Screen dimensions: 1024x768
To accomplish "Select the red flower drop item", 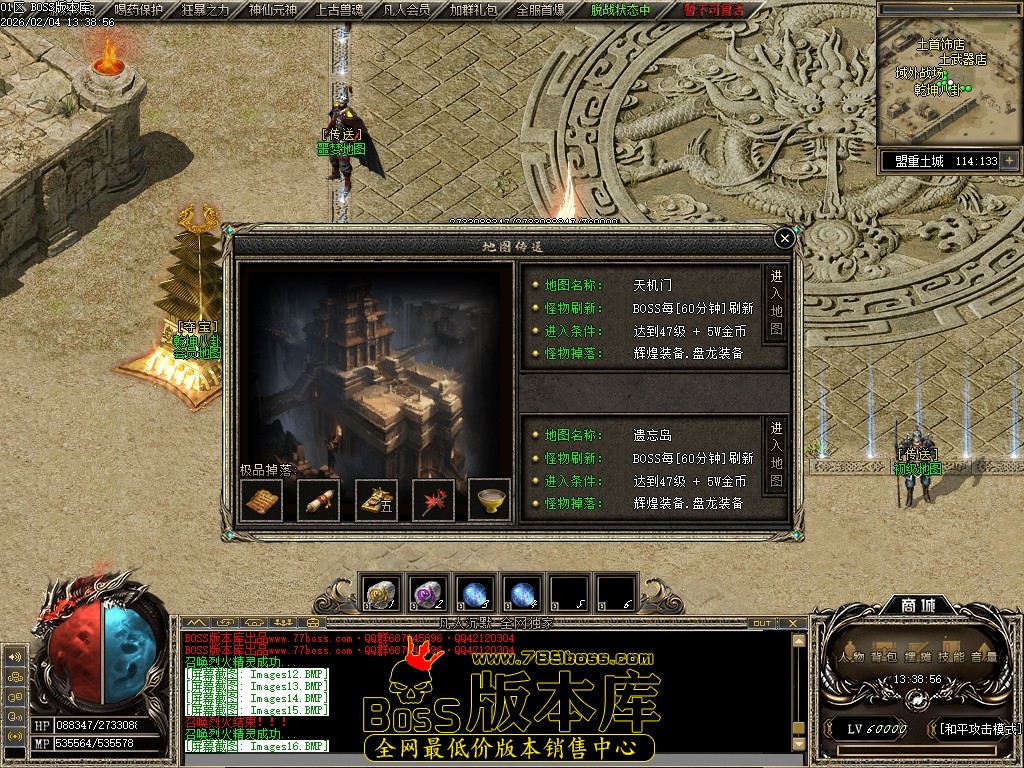I will [433, 500].
